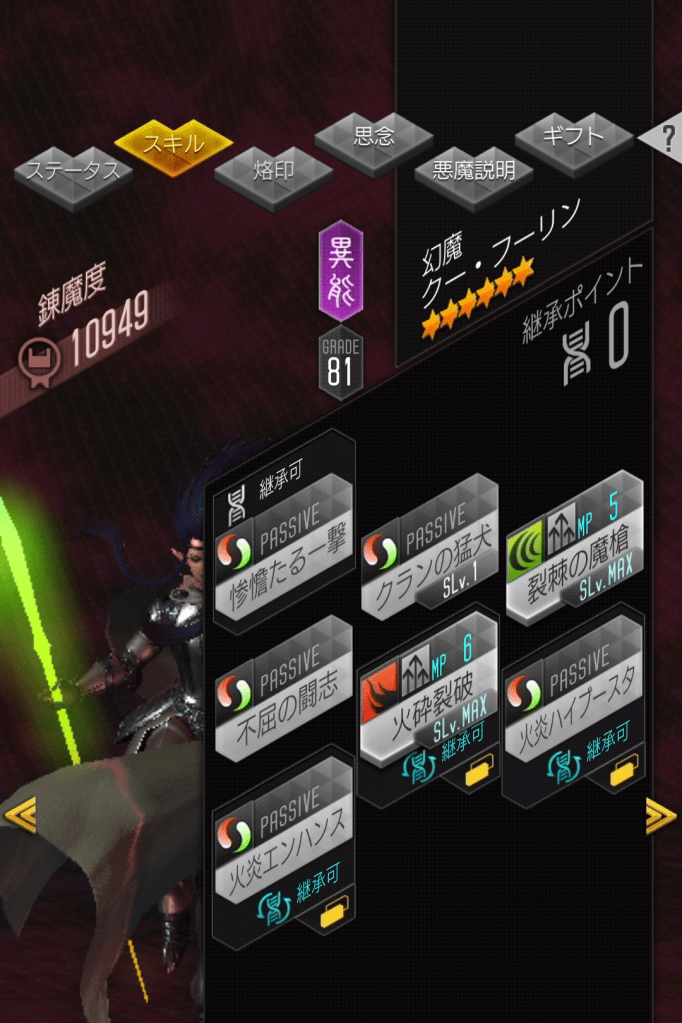Viewport: 682px width, 1023px height.
Task: Select the スキル tab
Action: point(173,143)
